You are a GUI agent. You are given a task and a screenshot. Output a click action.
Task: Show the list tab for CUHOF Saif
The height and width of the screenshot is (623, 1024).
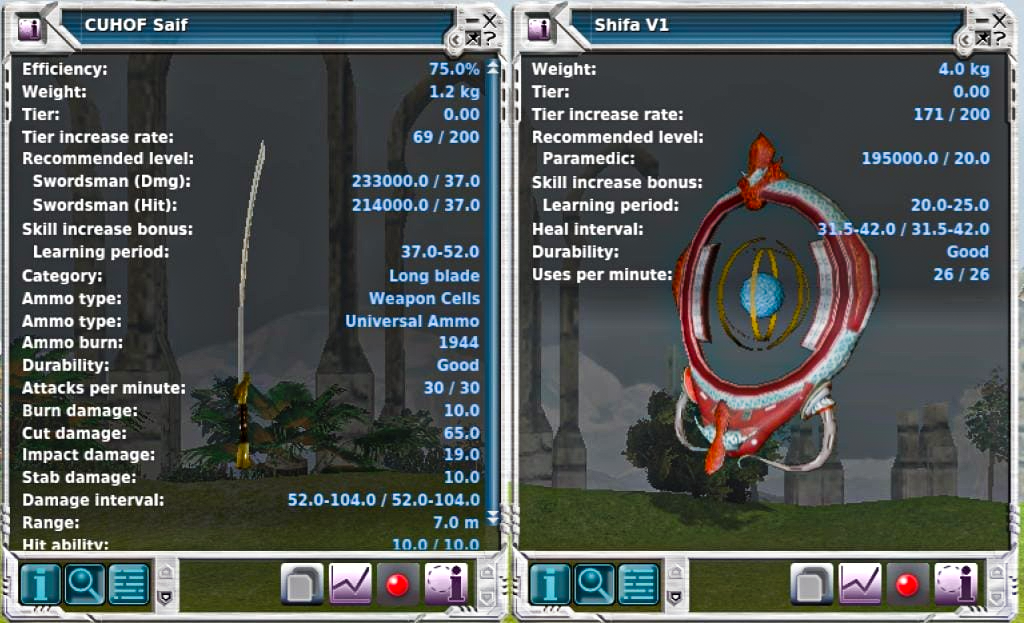pyautogui.click(x=128, y=584)
